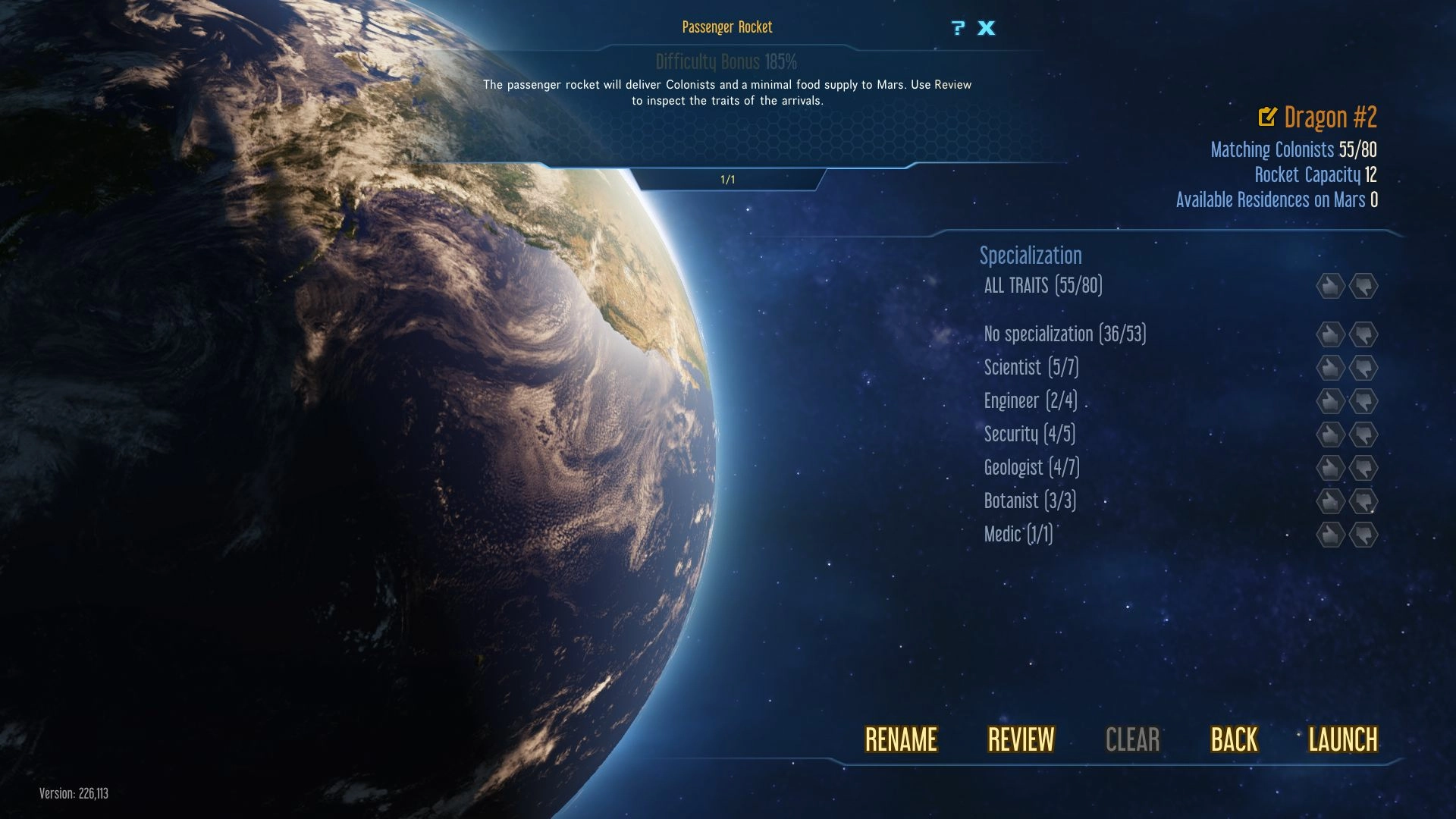Select the Scientist (5/7) row label
Image resolution: width=1456 pixels, height=819 pixels.
click(x=1031, y=368)
